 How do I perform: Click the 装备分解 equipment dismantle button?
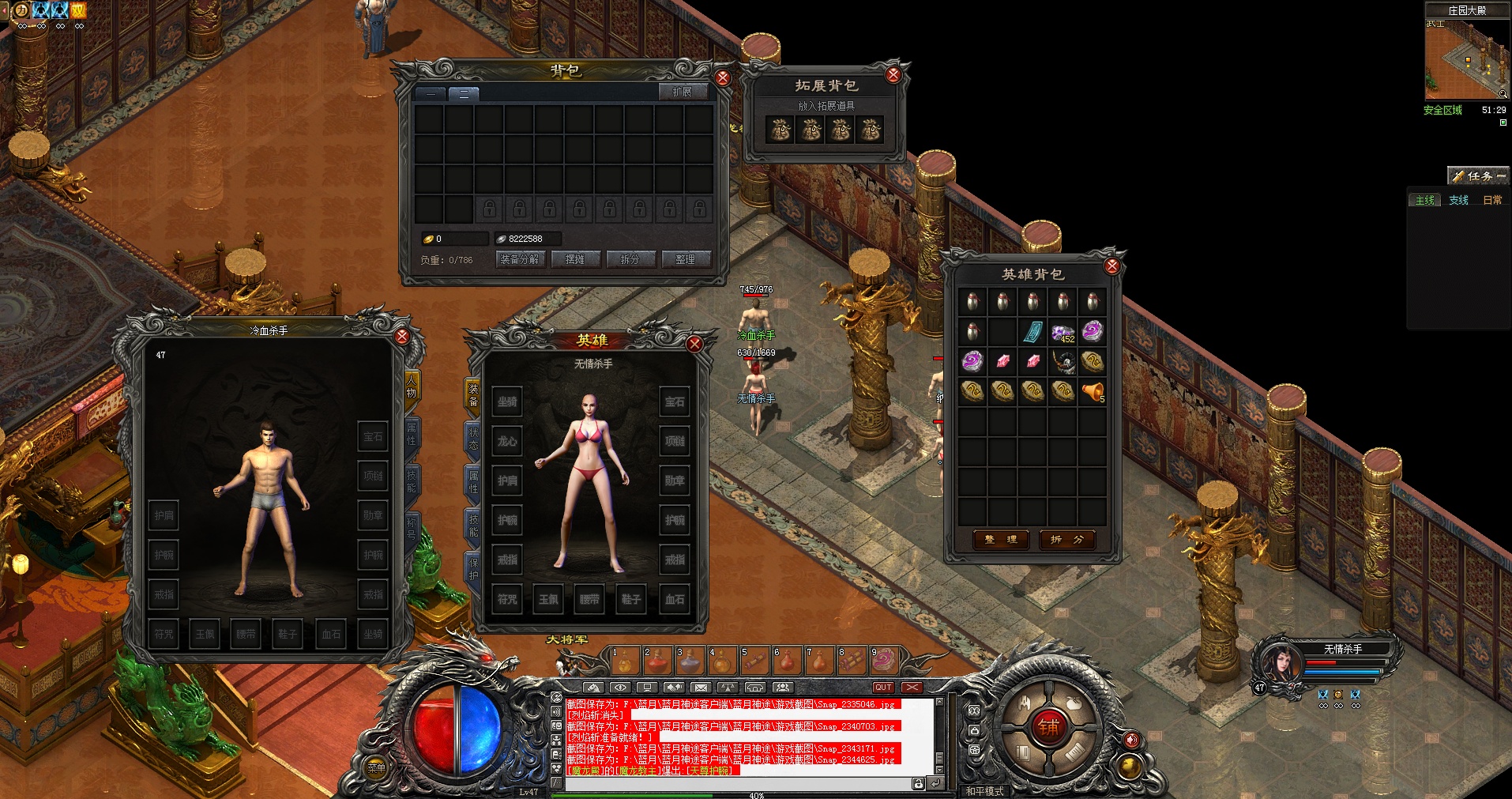(519, 259)
